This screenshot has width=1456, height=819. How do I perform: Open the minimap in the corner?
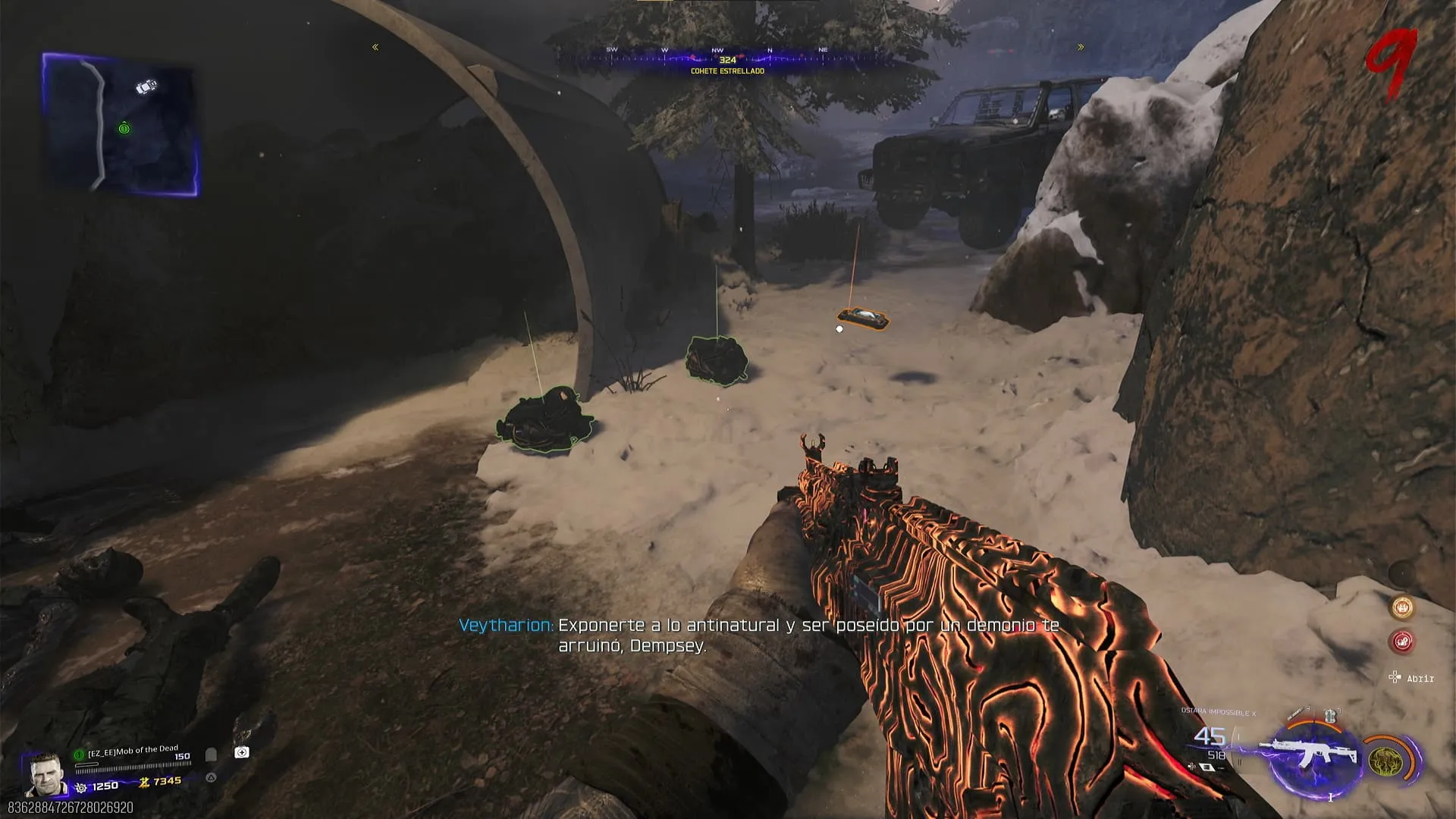(x=121, y=125)
